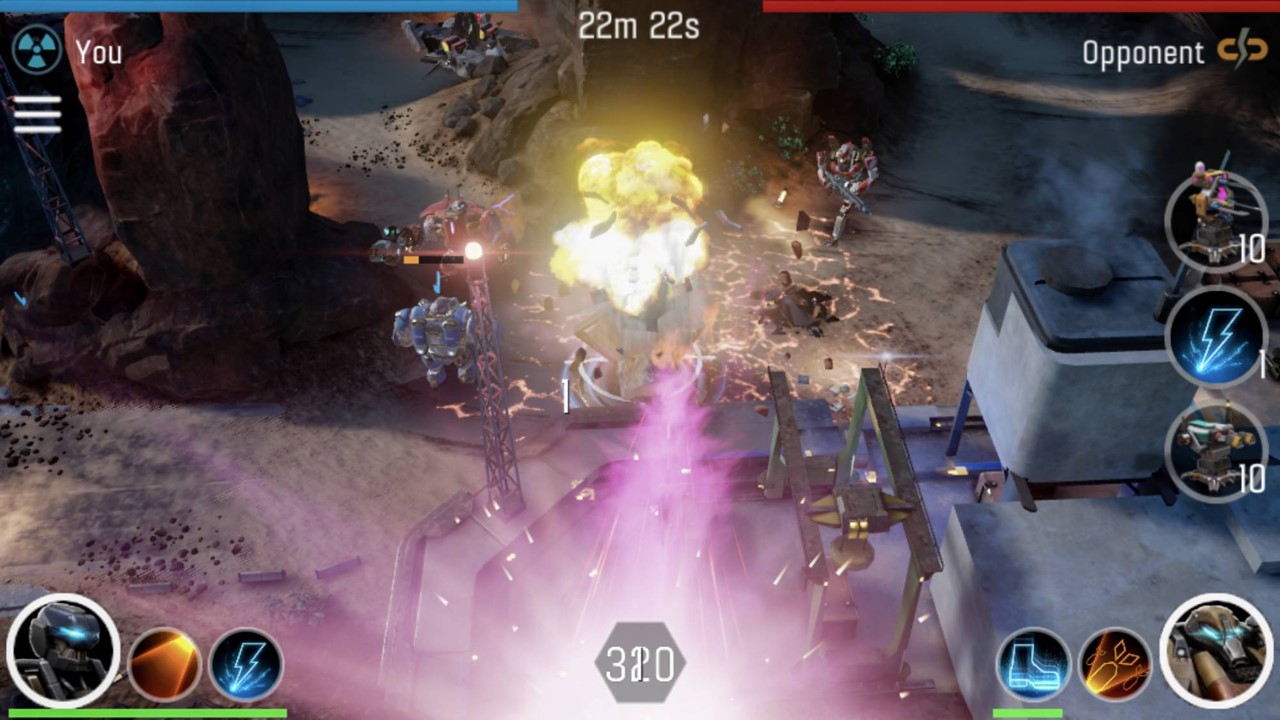Deploy the orange and pink gun turret

1215,222
